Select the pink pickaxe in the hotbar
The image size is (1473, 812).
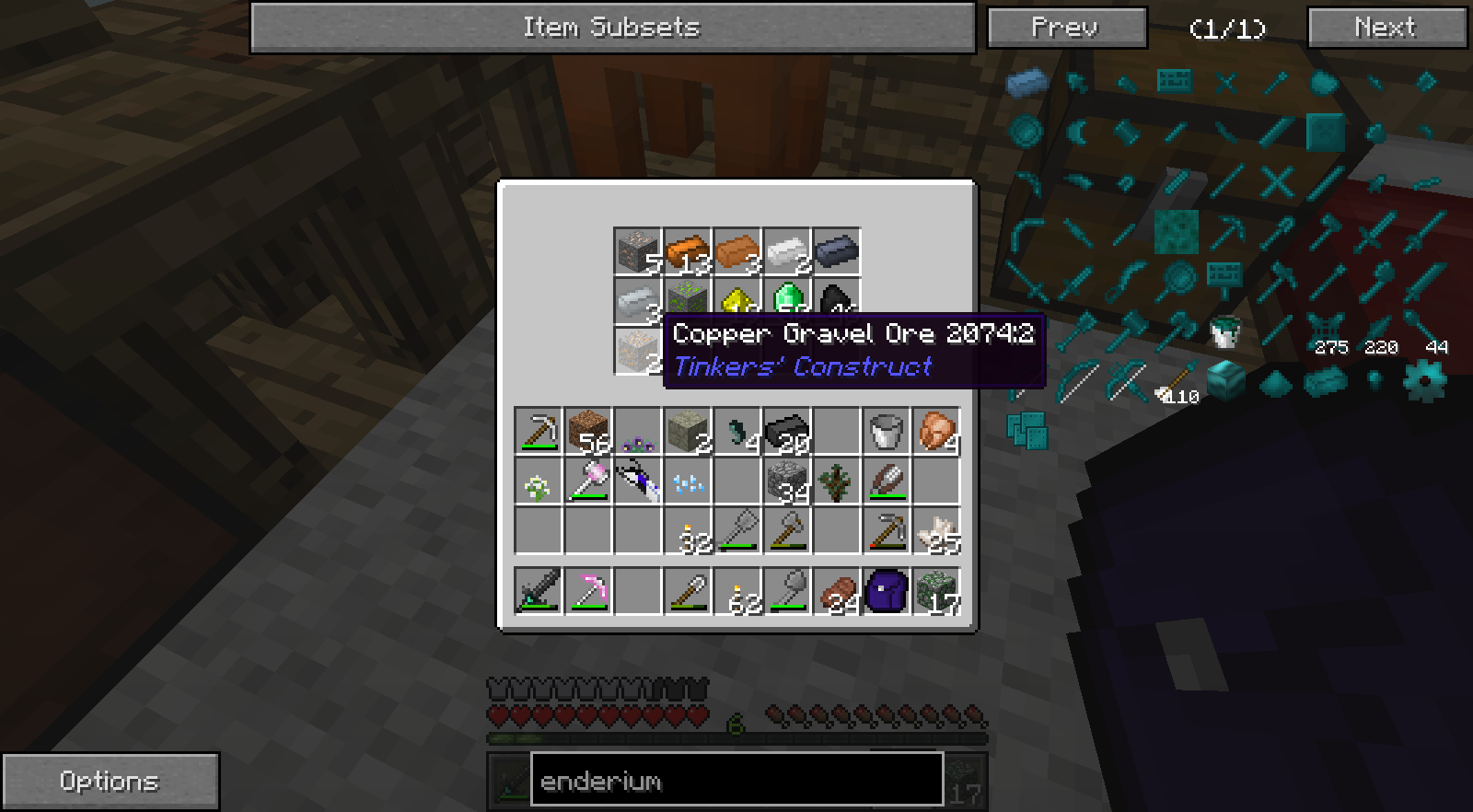click(x=587, y=590)
